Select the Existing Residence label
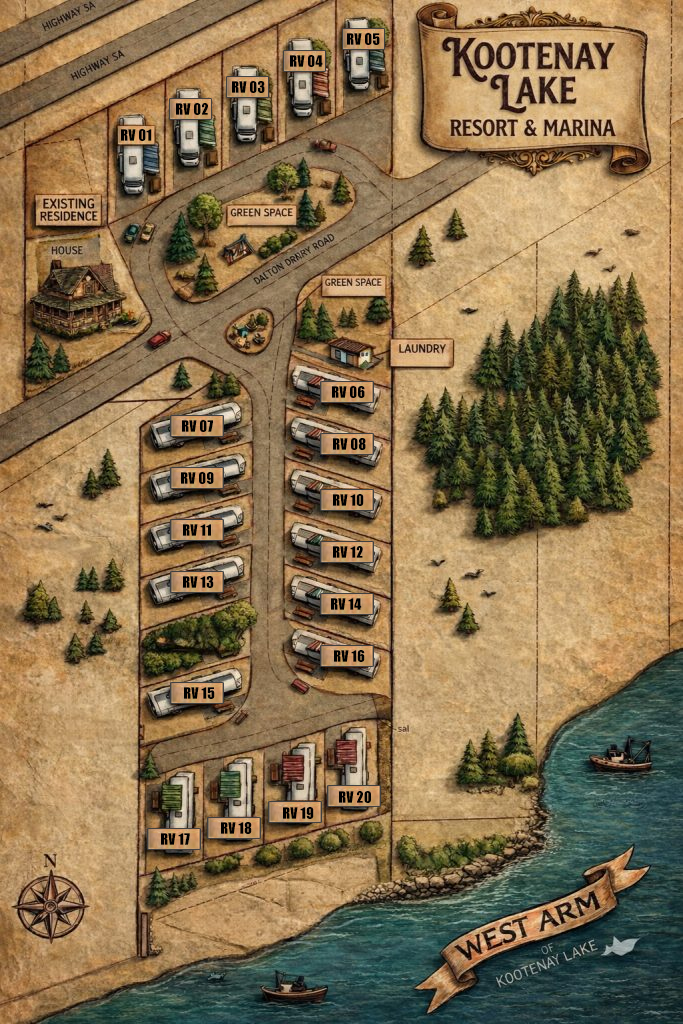The height and width of the screenshot is (1024, 683). [x=69, y=209]
